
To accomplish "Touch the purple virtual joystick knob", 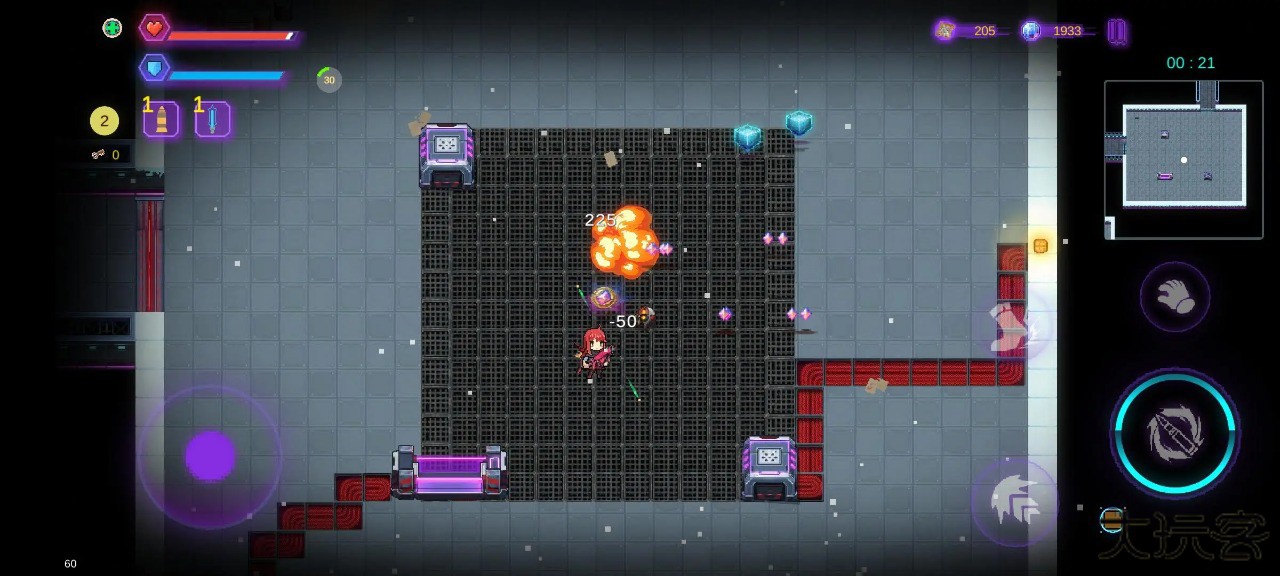I will click(x=210, y=456).
